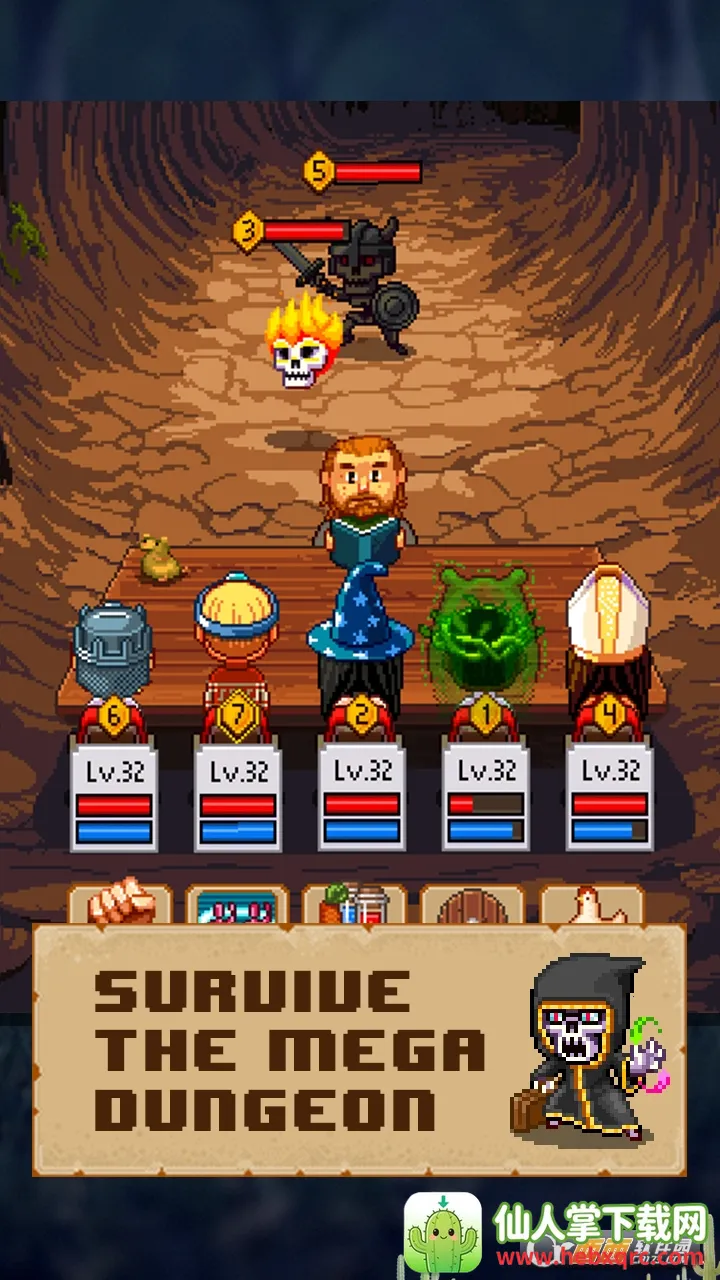Choose the fist attack action

119,903
